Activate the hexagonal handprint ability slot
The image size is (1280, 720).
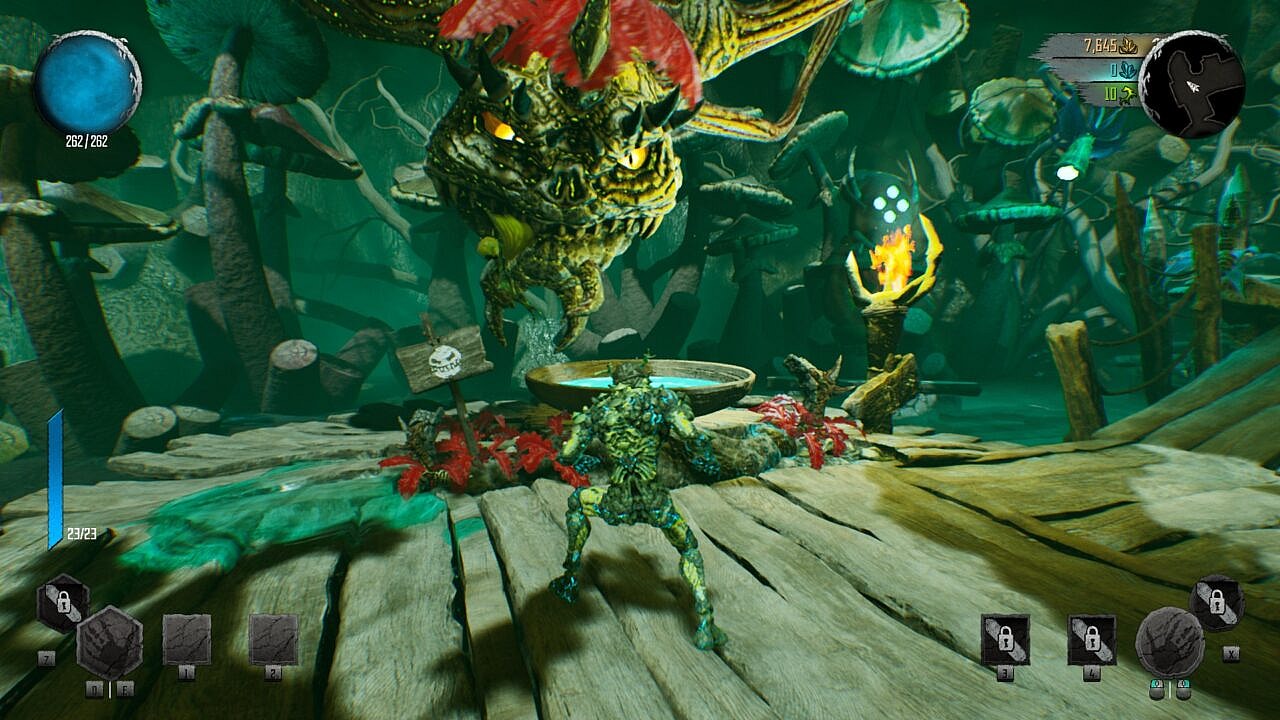pyautogui.click(x=110, y=642)
